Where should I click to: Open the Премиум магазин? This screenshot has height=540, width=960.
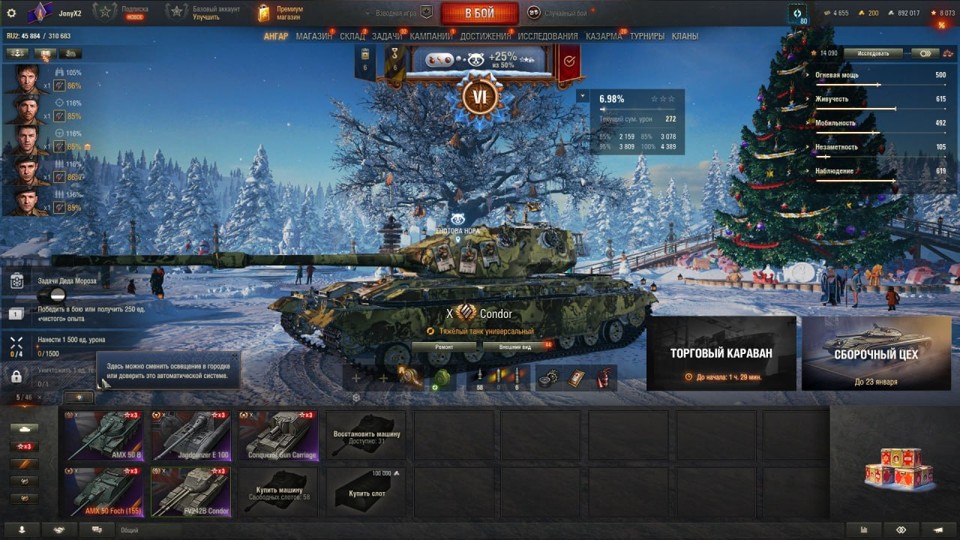(x=284, y=13)
